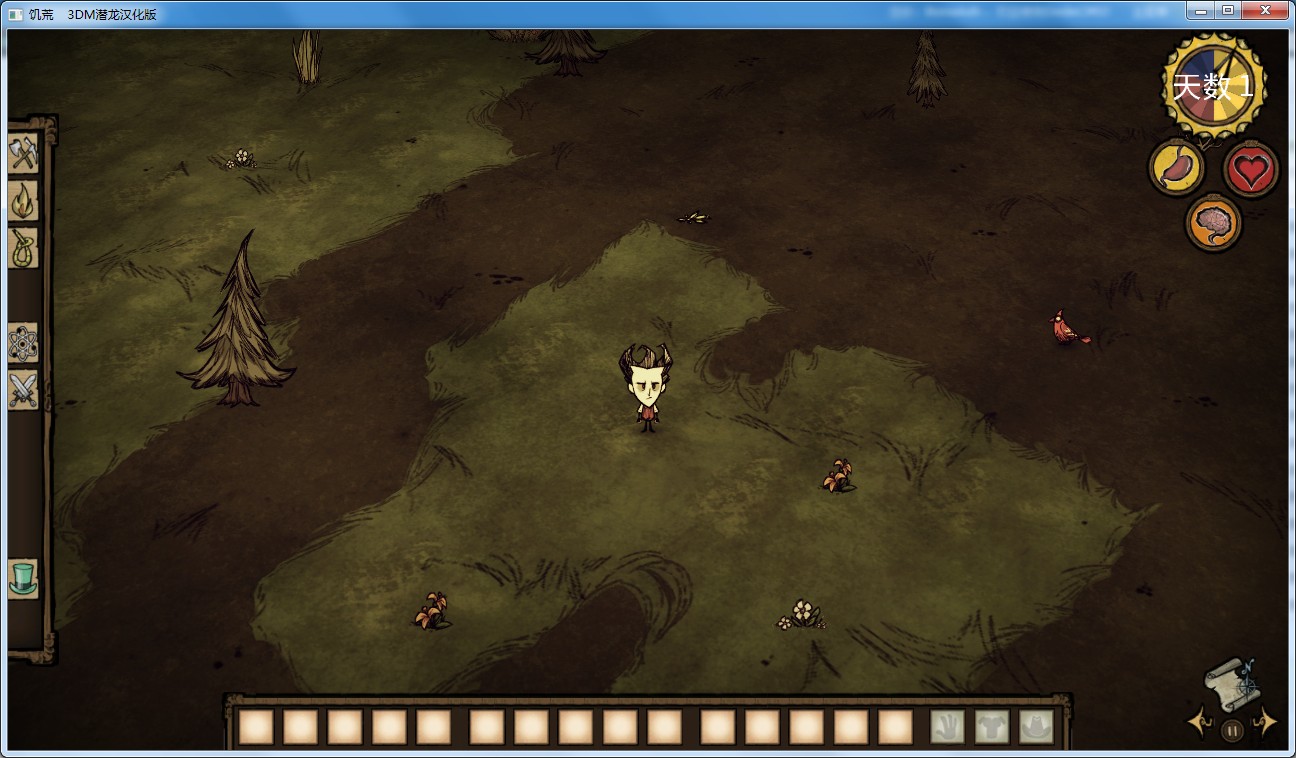Select the hand equipment slot
This screenshot has width=1296, height=758.
point(947,727)
